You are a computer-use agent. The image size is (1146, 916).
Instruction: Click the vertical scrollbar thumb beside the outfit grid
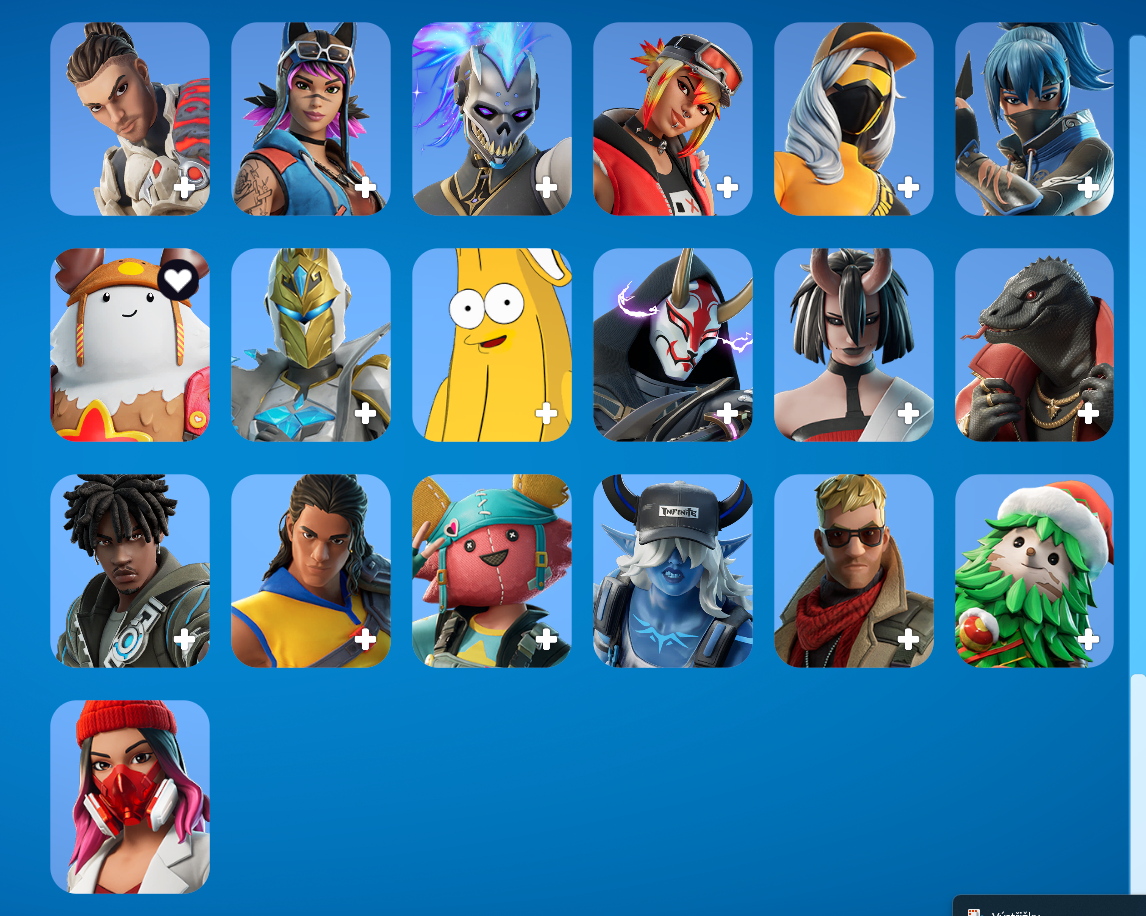point(1137,778)
